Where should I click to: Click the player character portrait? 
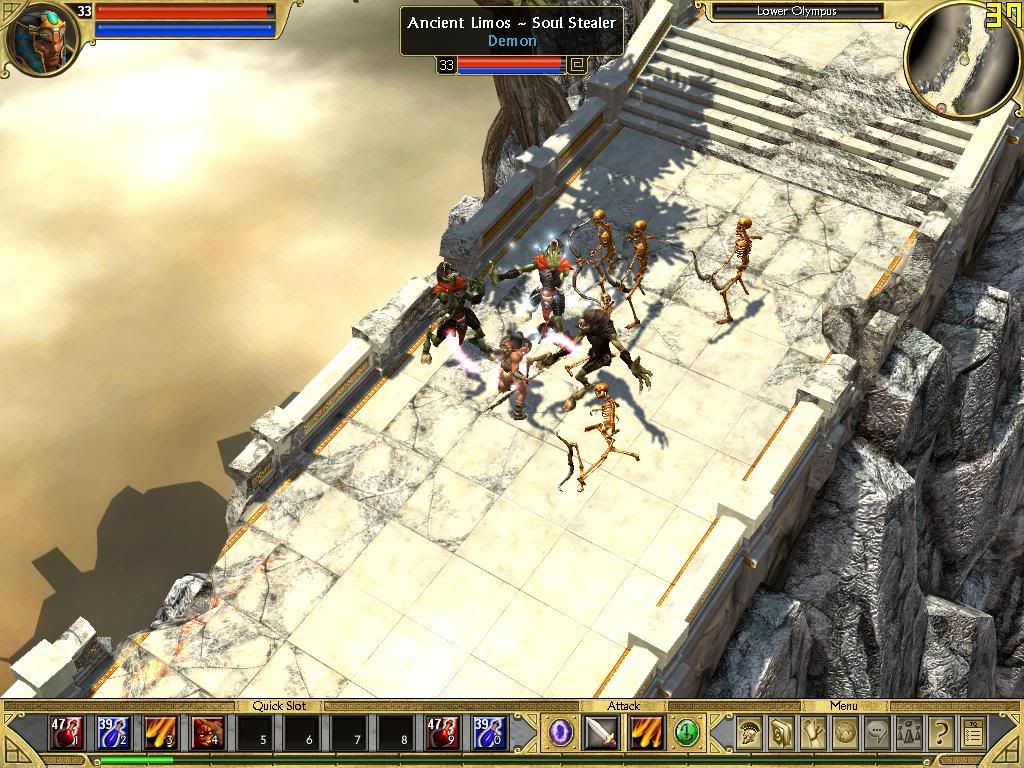pos(40,40)
